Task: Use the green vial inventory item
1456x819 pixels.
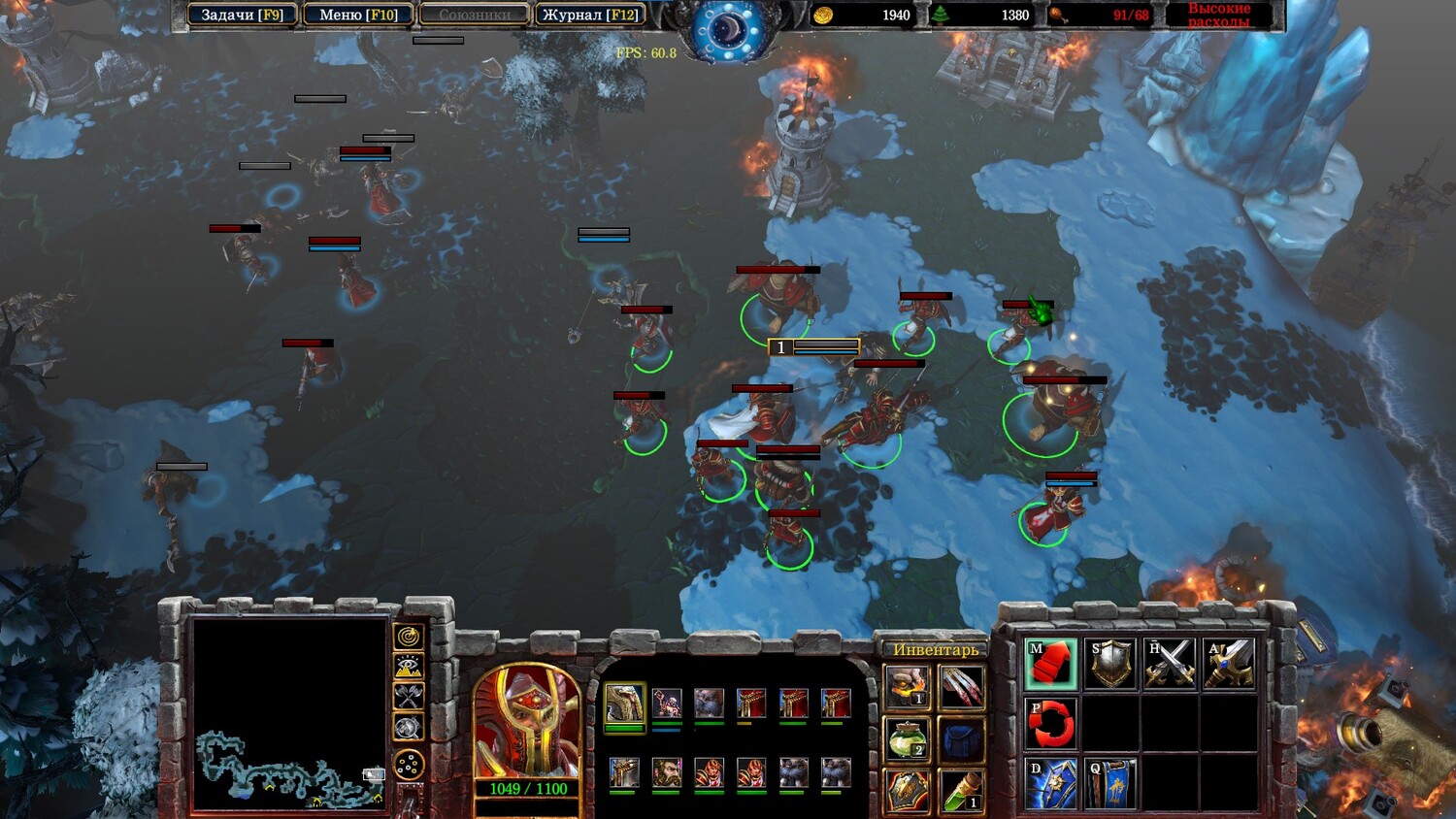Action: point(961,790)
